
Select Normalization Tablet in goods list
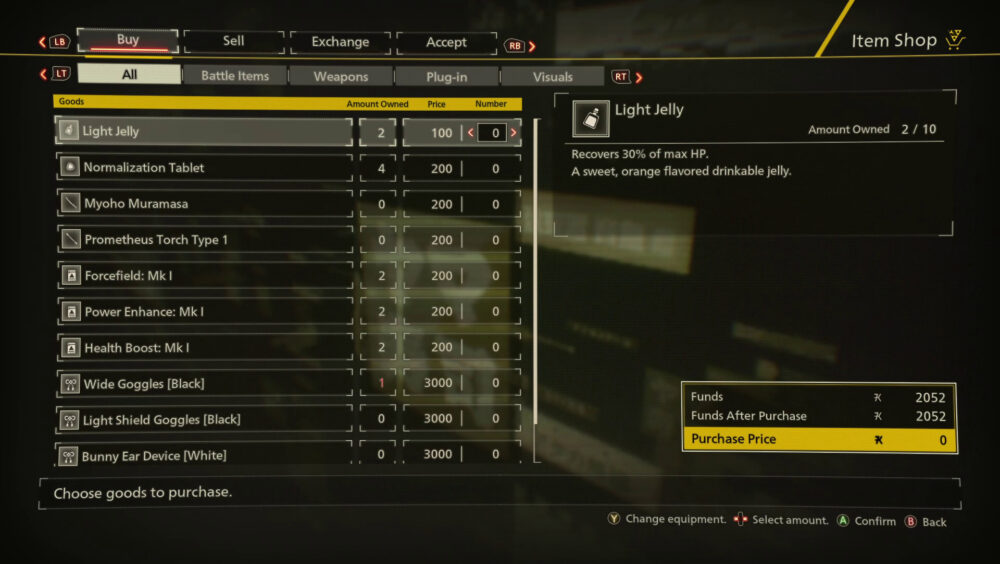click(x=204, y=168)
